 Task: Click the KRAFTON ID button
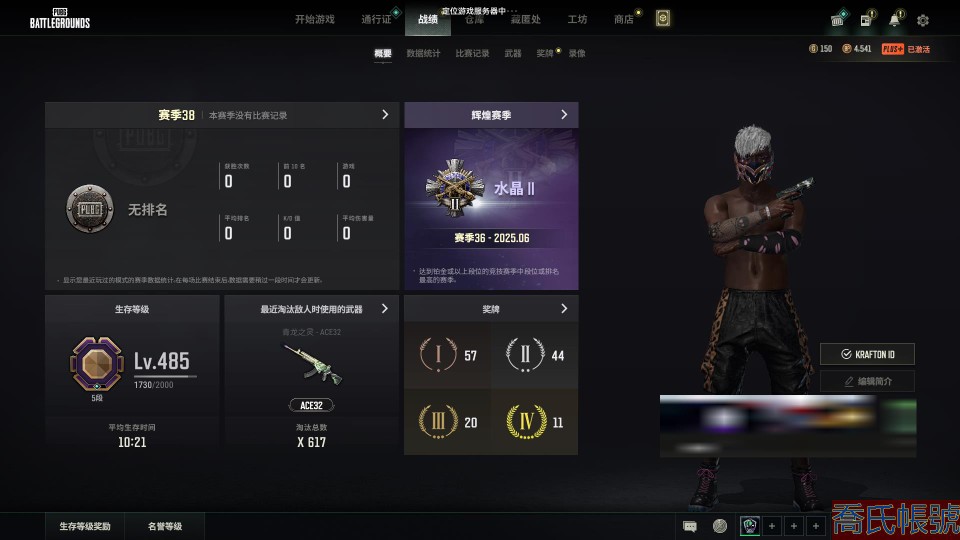click(x=867, y=354)
